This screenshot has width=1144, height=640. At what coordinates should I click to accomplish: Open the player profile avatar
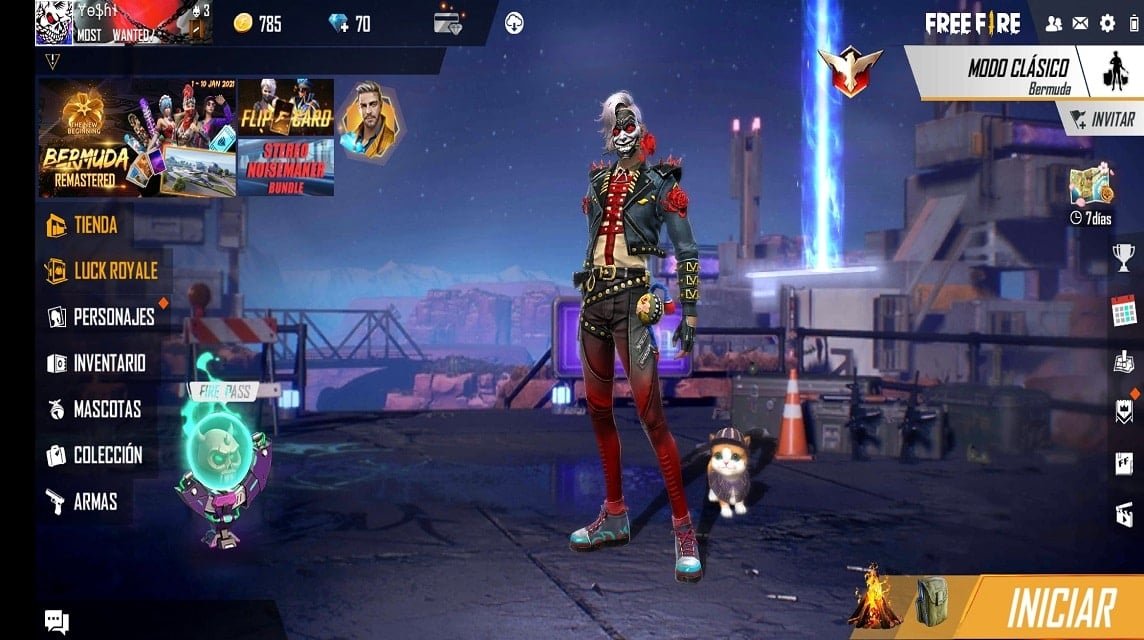[x=54, y=22]
